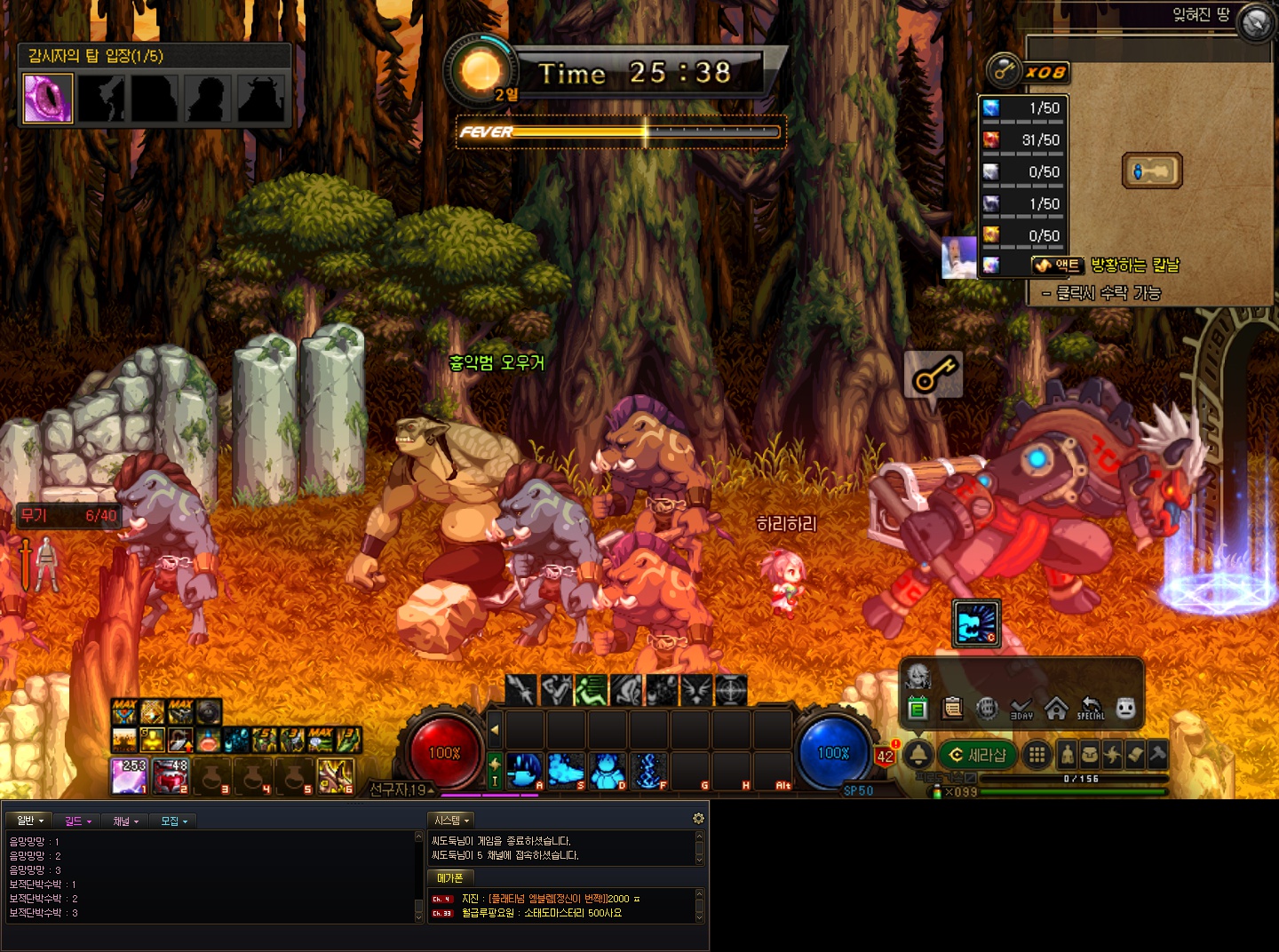Click the 세라샵 shop button
The width and height of the screenshot is (1279, 952).
pos(977,755)
